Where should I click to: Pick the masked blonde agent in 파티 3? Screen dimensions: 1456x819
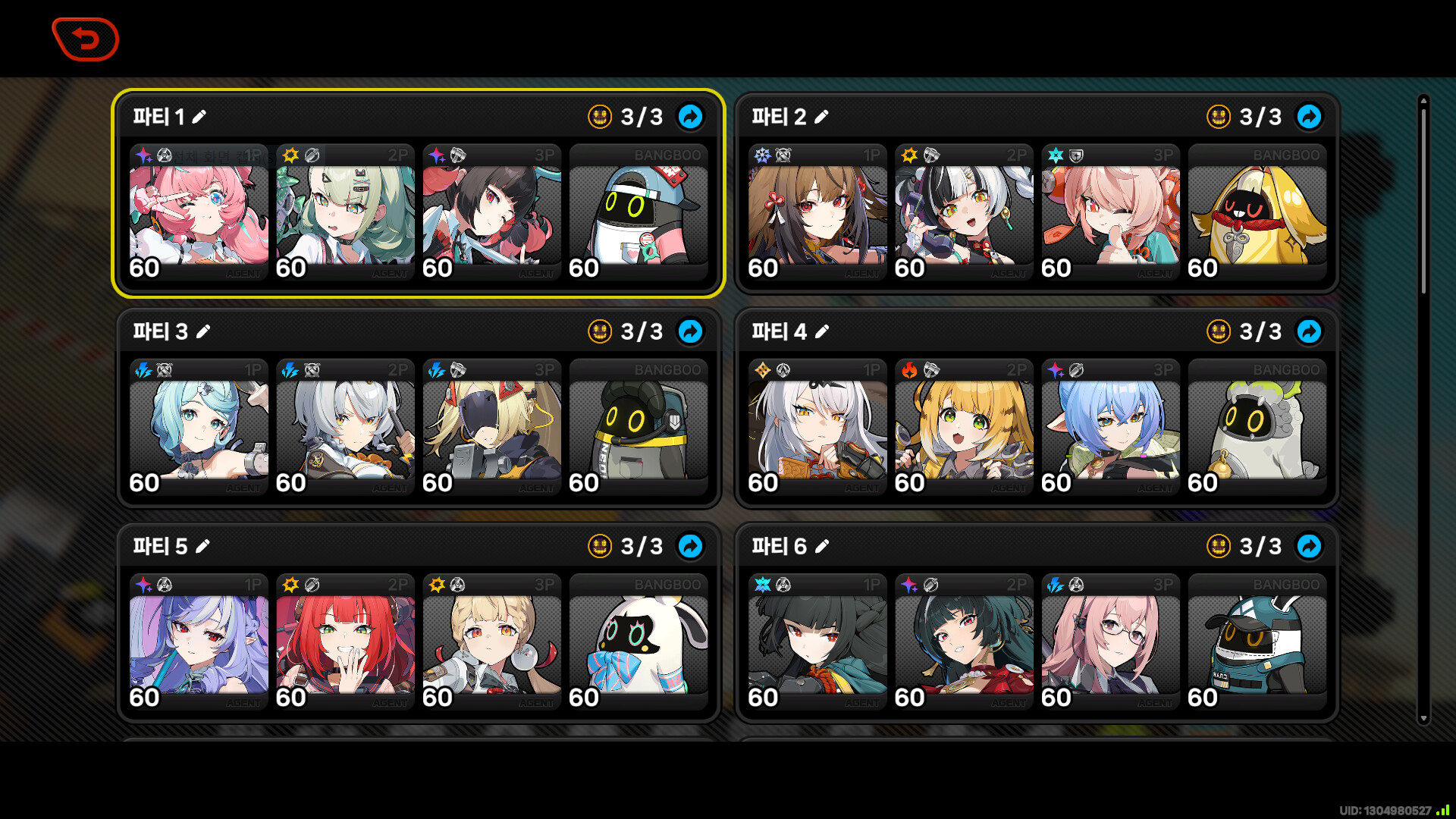click(491, 428)
